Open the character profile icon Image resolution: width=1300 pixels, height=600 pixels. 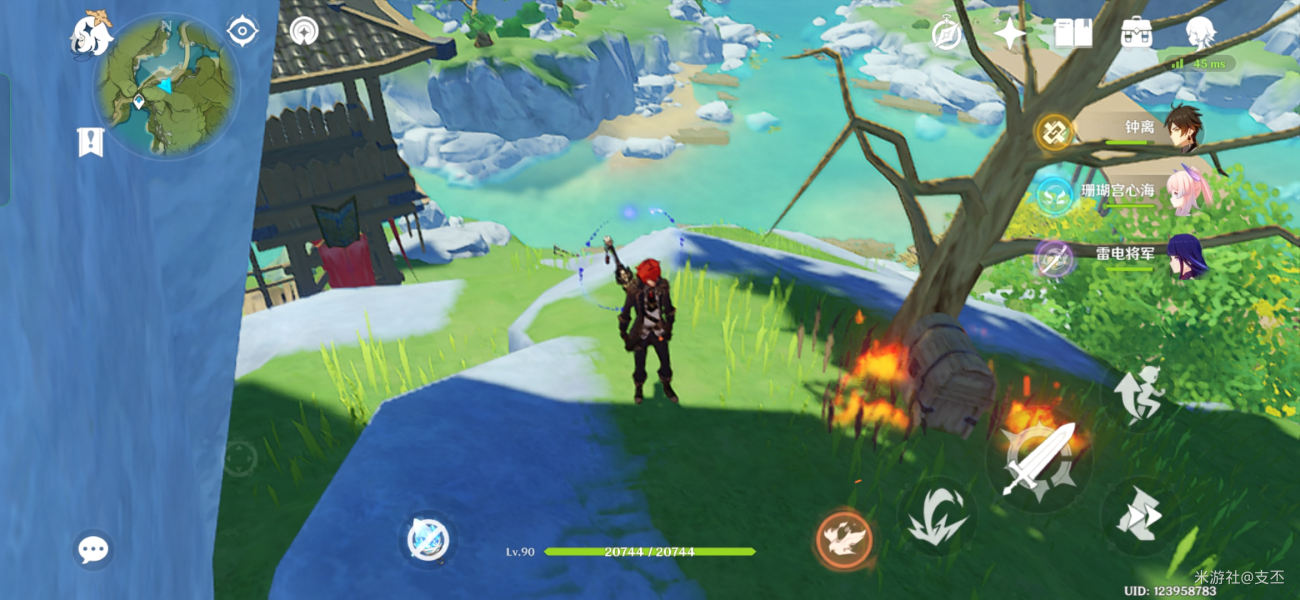click(x=1199, y=34)
